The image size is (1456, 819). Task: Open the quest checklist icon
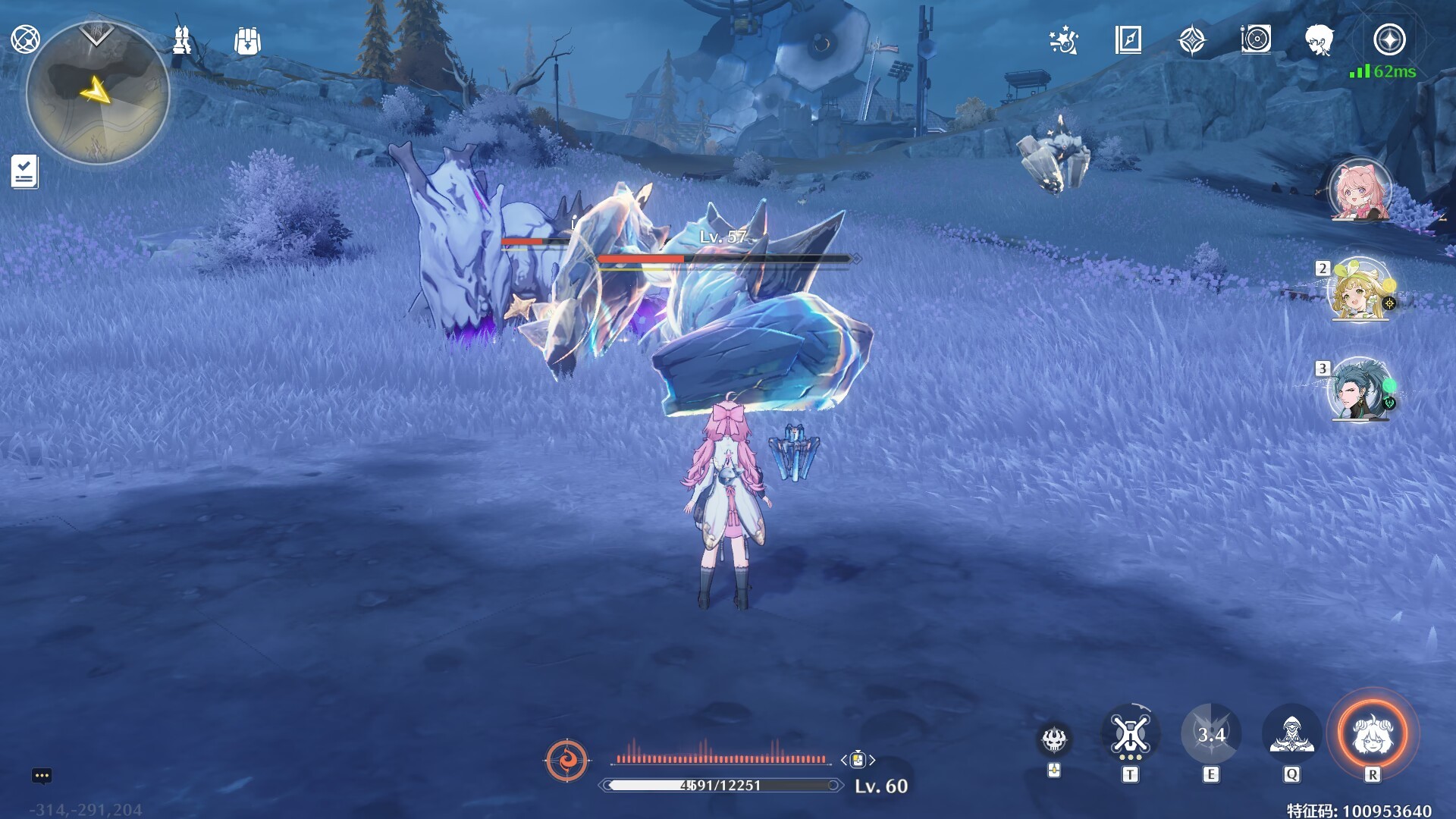click(x=24, y=171)
